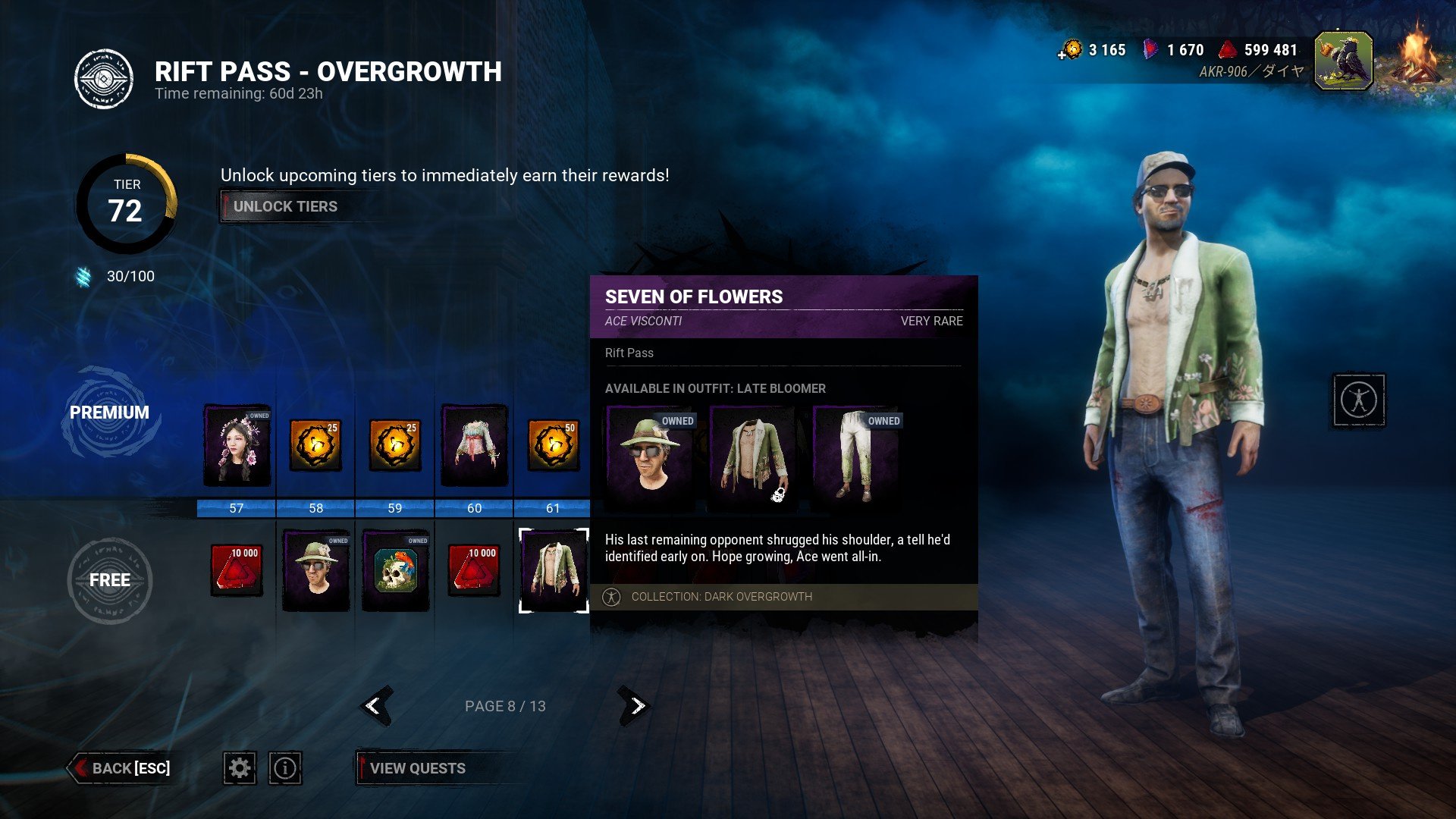
Task: Go back with the Back button
Action: [x=121, y=768]
